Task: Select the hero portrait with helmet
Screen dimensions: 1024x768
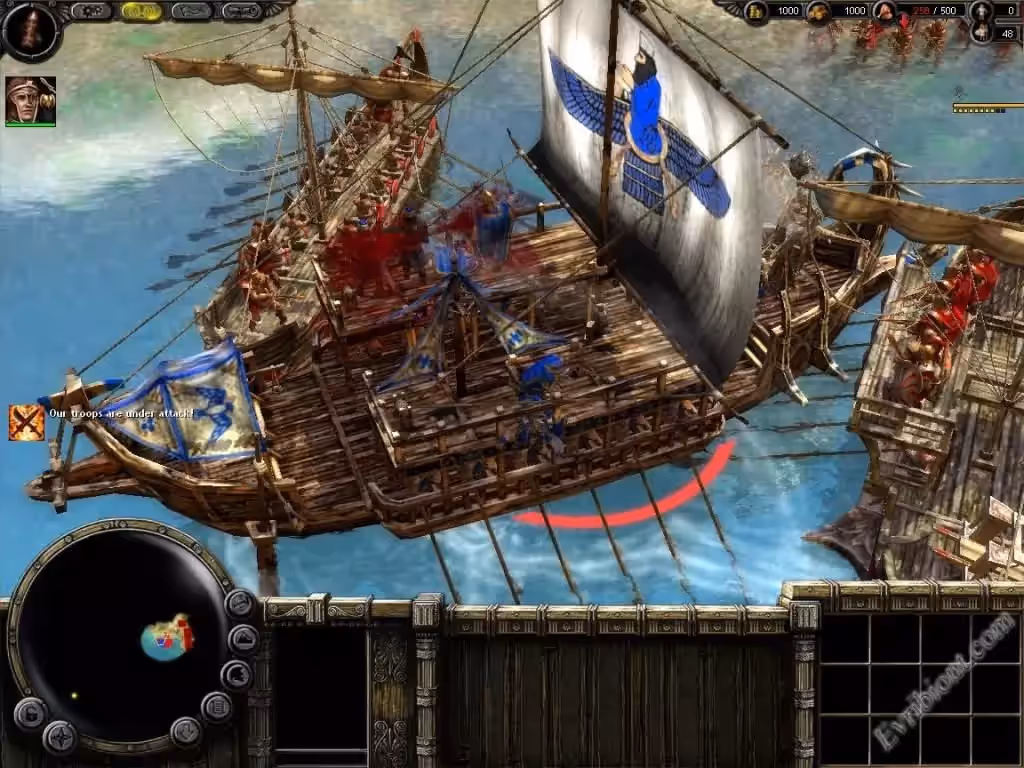Action: 30,101
